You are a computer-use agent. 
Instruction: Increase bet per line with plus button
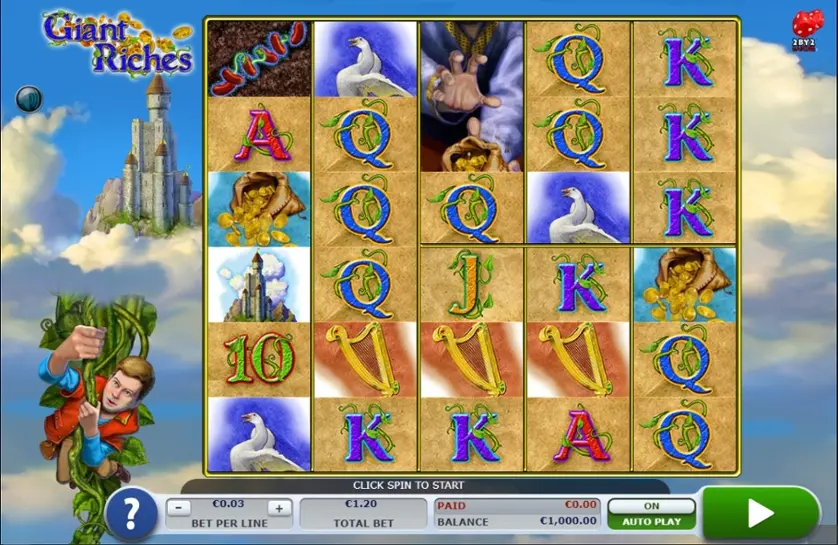click(x=279, y=508)
